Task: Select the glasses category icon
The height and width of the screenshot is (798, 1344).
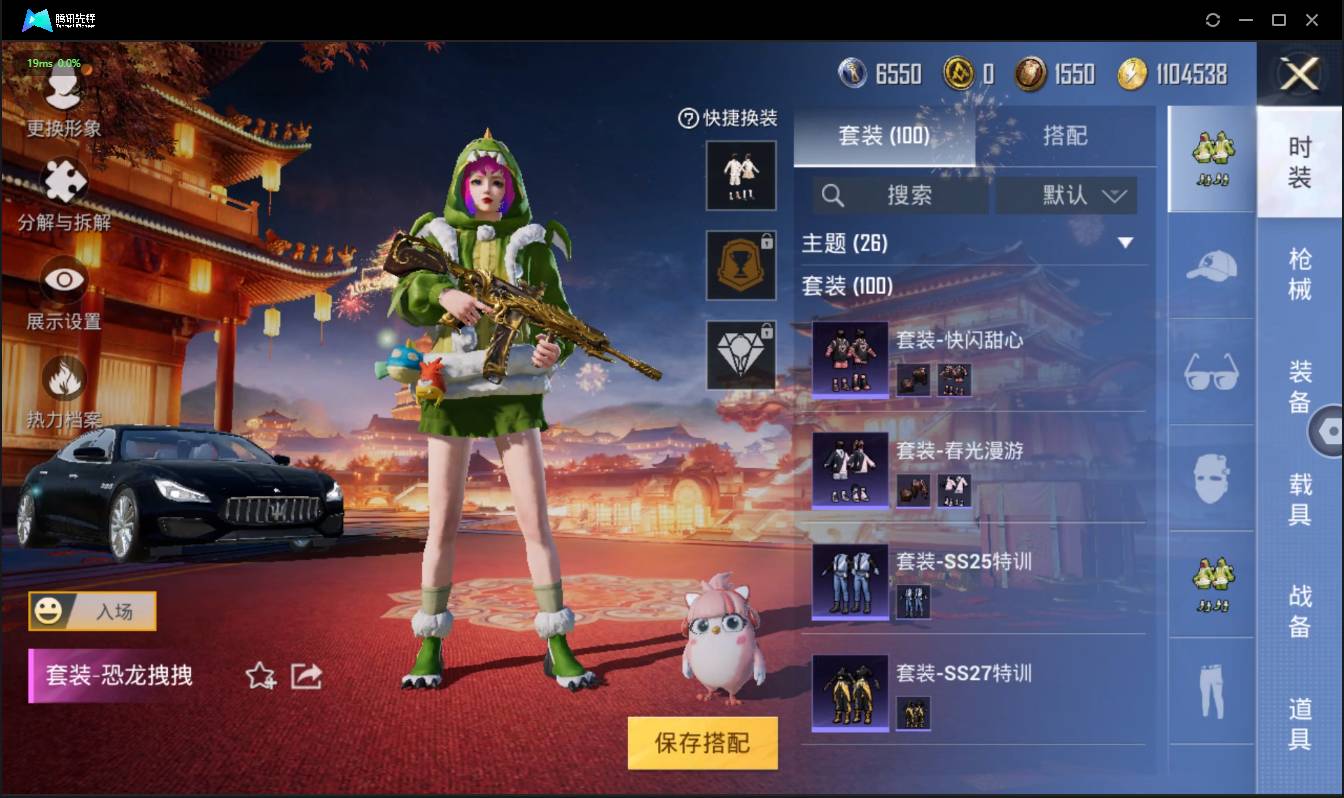Action: point(1210,372)
